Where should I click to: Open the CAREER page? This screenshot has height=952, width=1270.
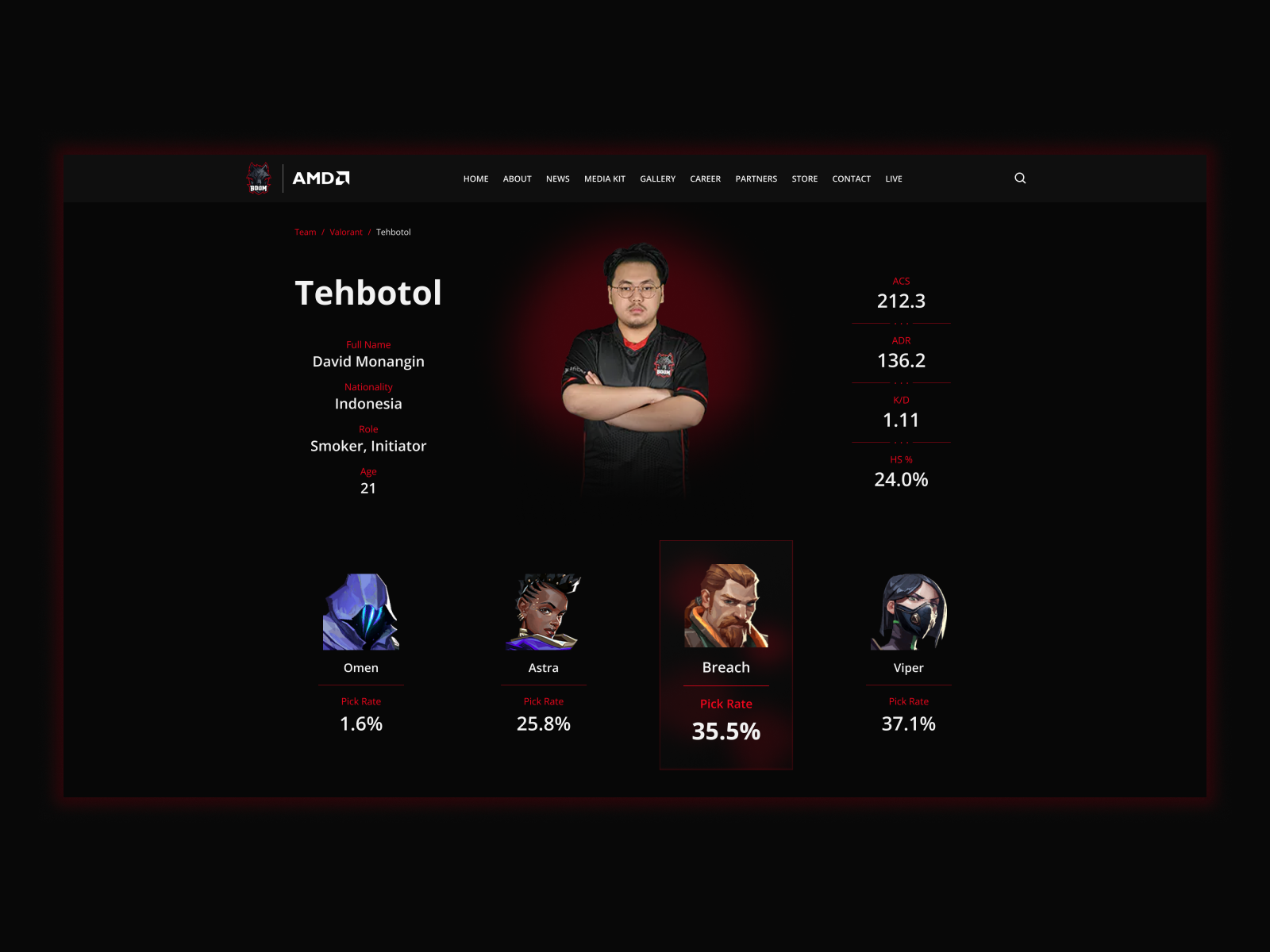click(x=705, y=178)
